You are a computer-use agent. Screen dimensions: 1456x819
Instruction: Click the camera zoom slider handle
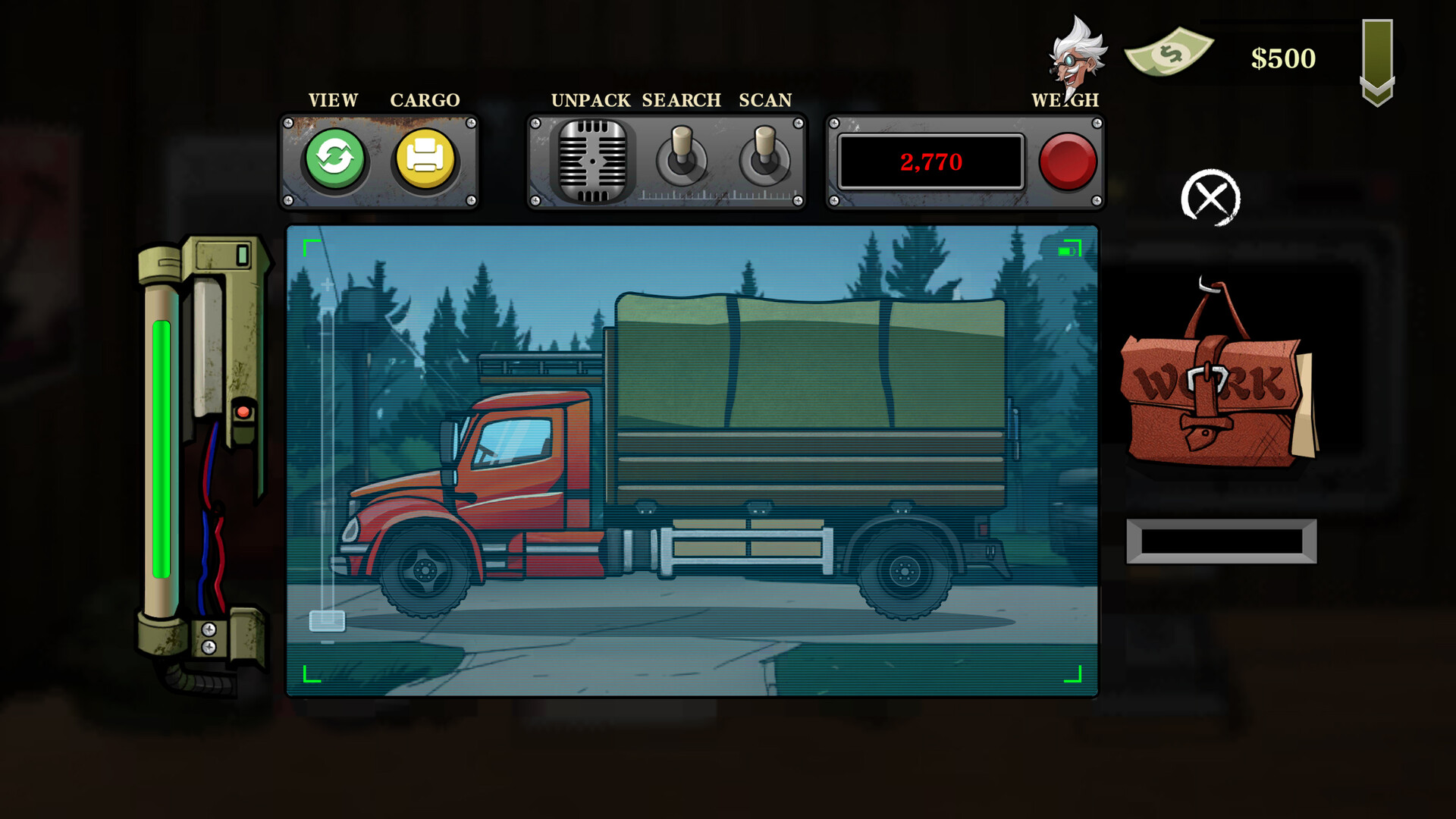328,620
